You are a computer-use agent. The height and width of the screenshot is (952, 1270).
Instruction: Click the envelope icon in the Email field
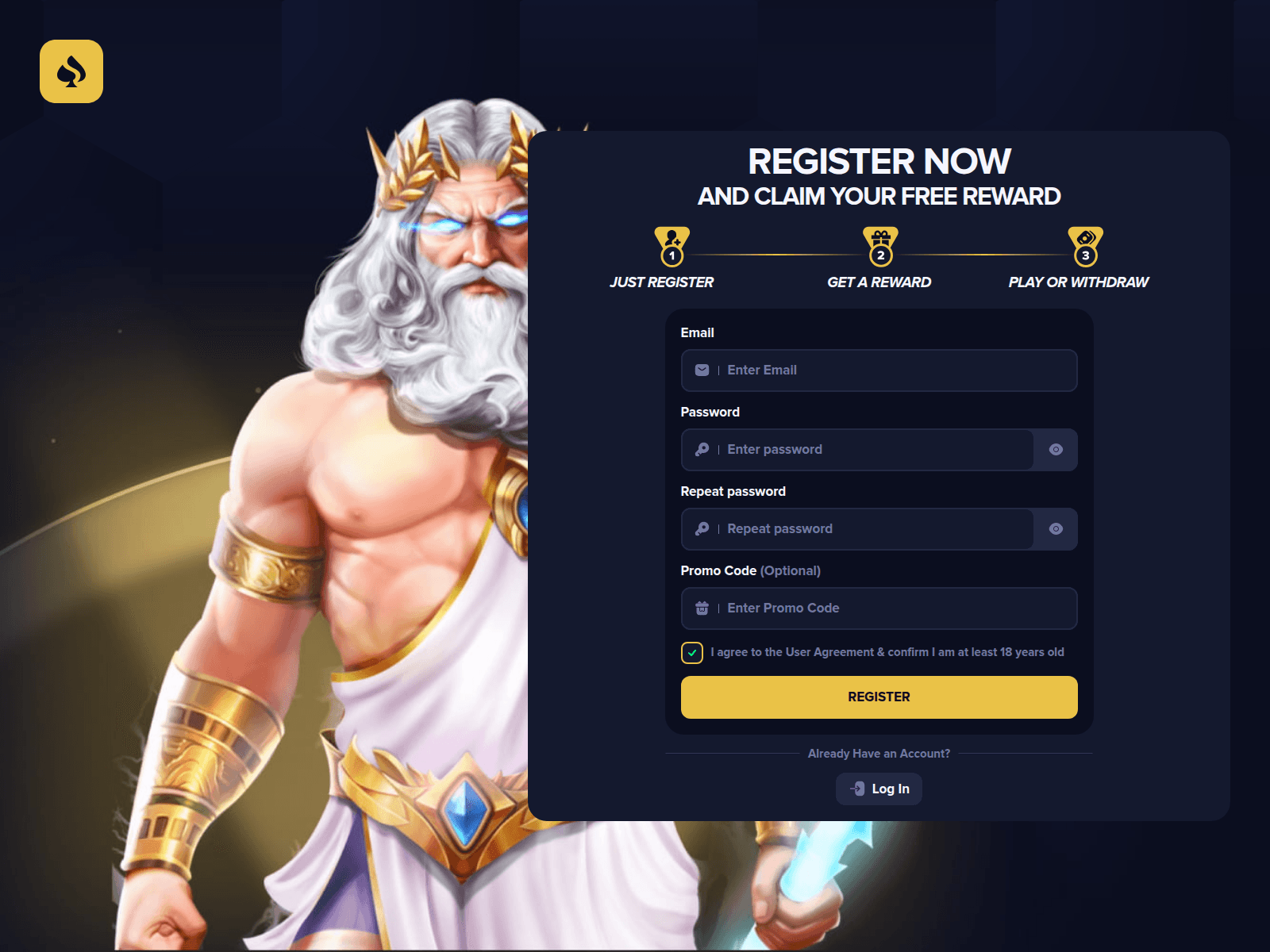click(702, 370)
